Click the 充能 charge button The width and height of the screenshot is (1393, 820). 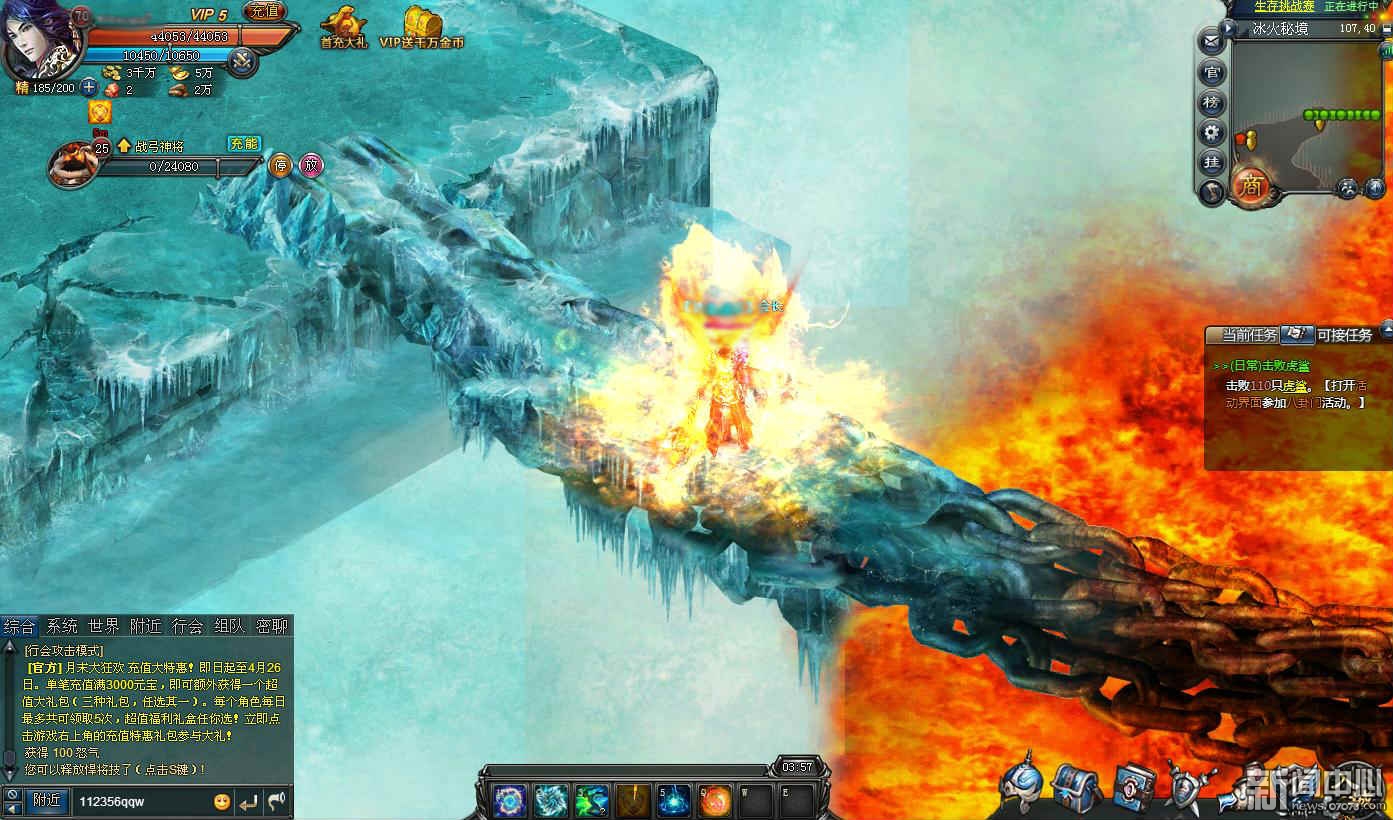pyautogui.click(x=244, y=144)
